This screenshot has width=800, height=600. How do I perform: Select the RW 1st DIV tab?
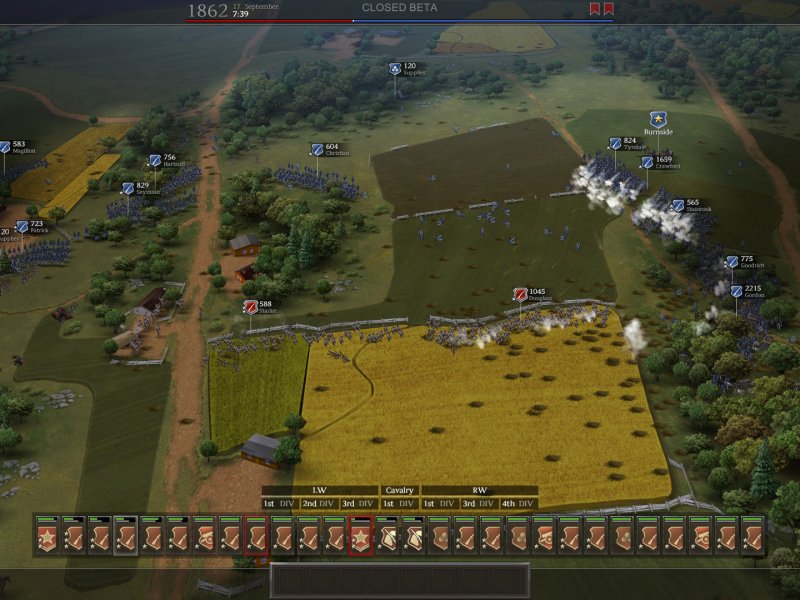tap(440, 504)
